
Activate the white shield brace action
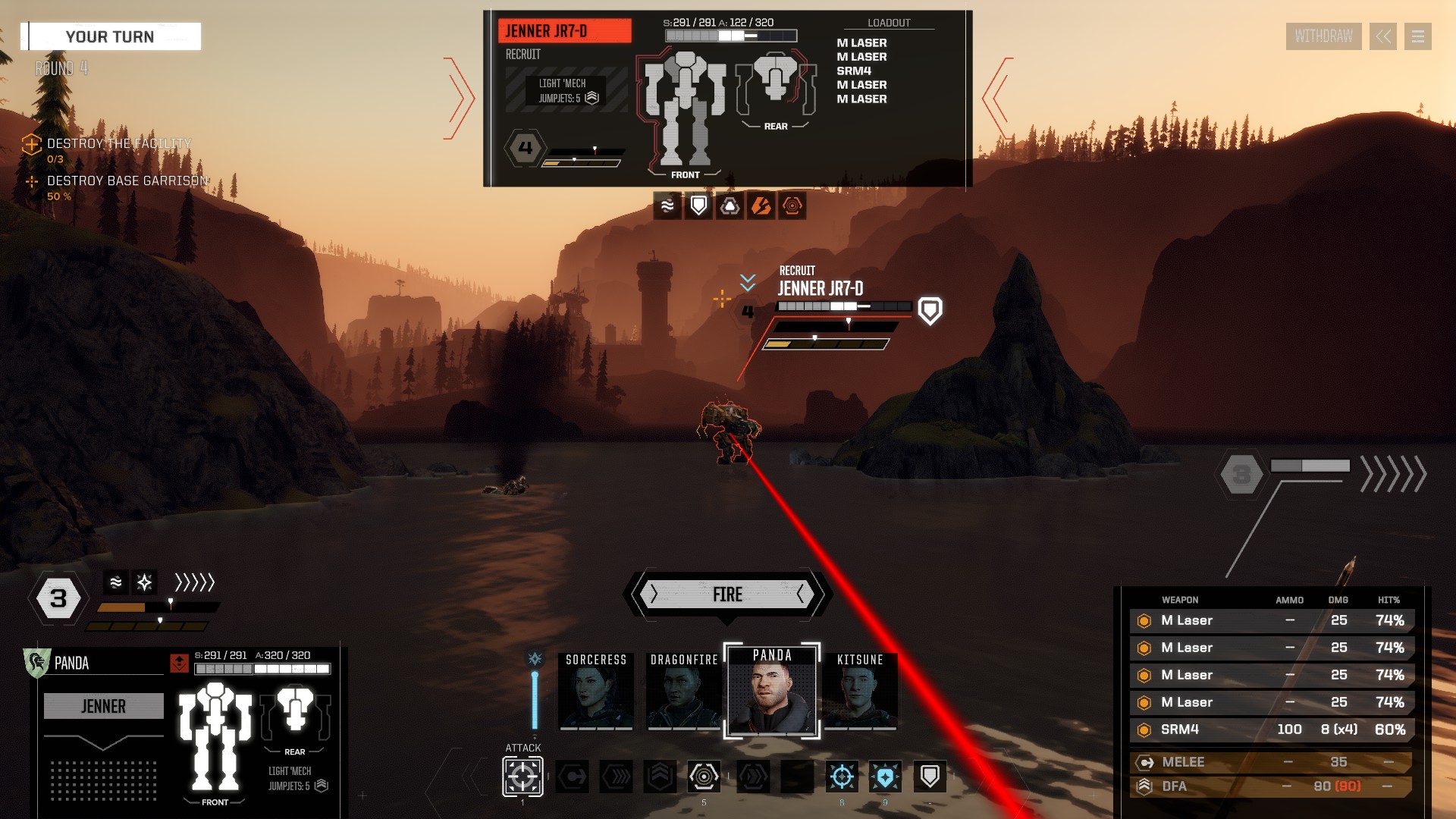[930, 777]
